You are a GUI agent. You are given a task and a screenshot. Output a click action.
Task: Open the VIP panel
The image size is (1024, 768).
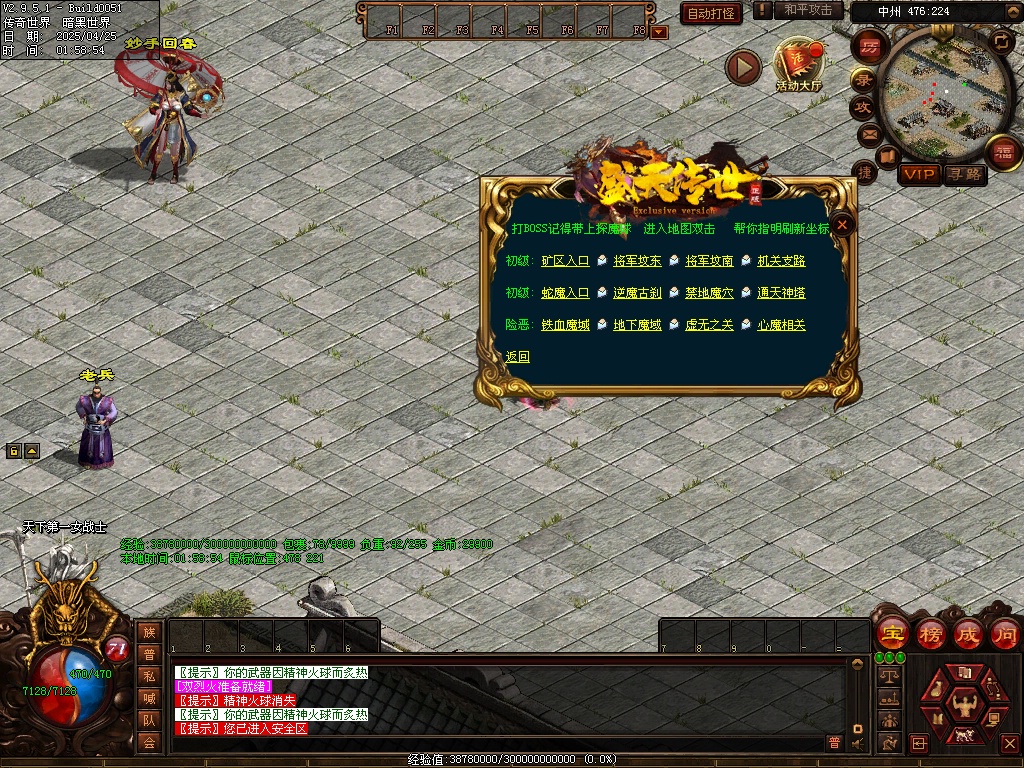point(918,174)
